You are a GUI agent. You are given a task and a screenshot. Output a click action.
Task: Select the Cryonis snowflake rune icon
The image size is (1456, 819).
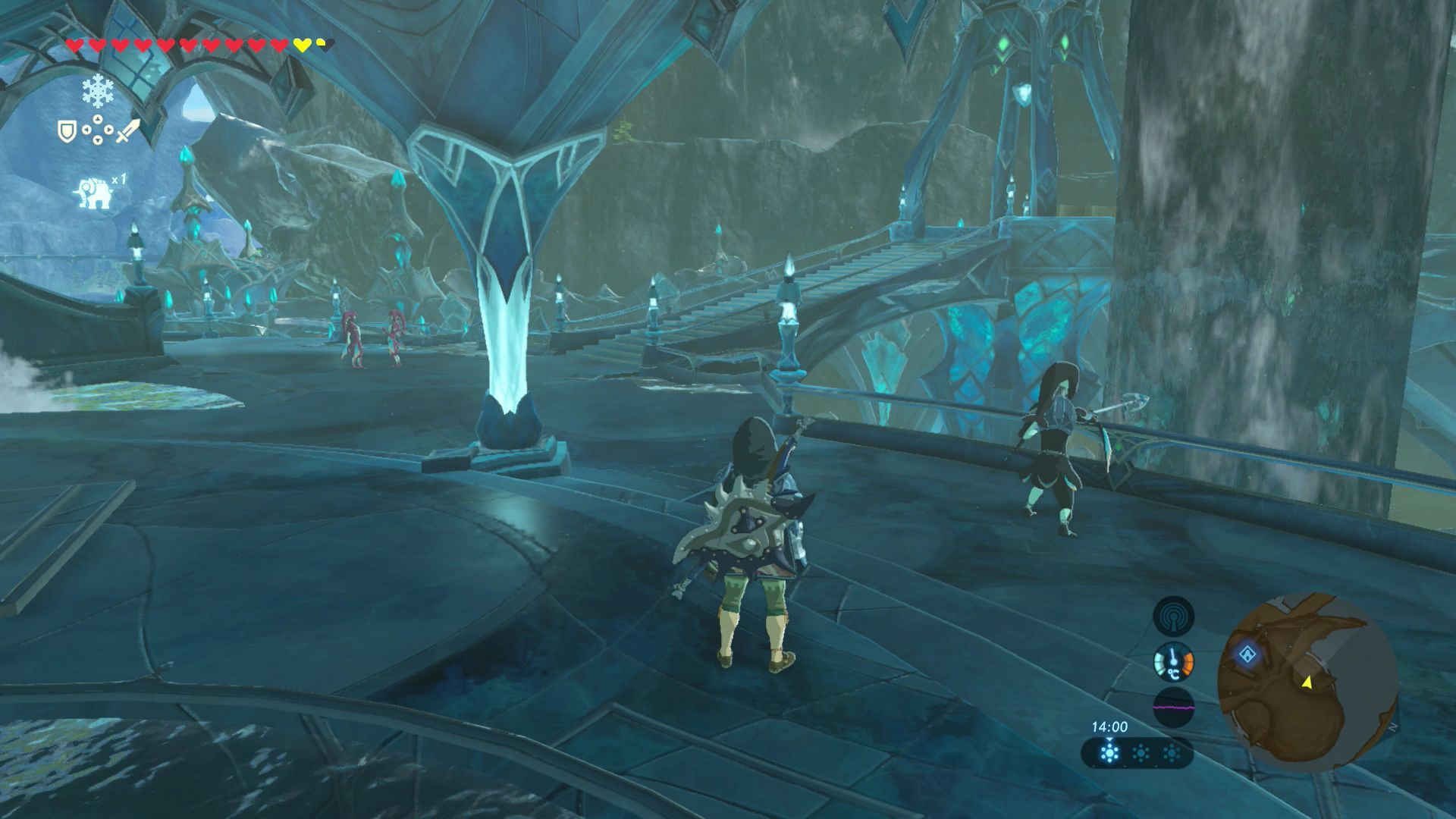[98, 92]
